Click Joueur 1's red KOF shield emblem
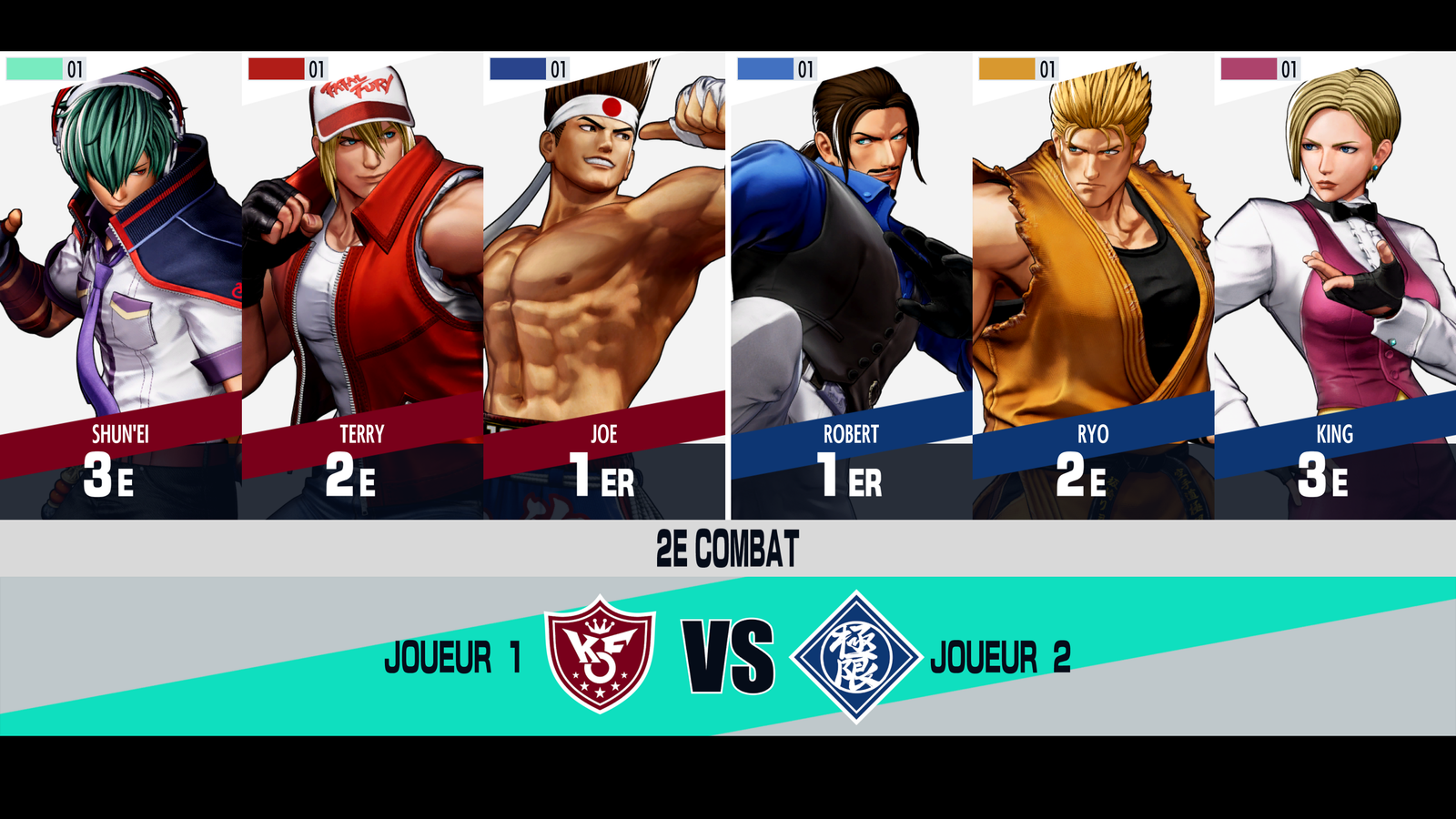This screenshot has height=819, width=1456. [x=600, y=654]
